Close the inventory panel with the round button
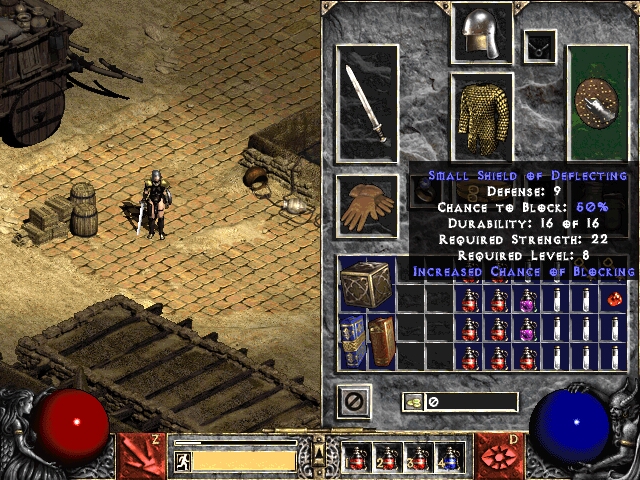 click(x=354, y=401)
